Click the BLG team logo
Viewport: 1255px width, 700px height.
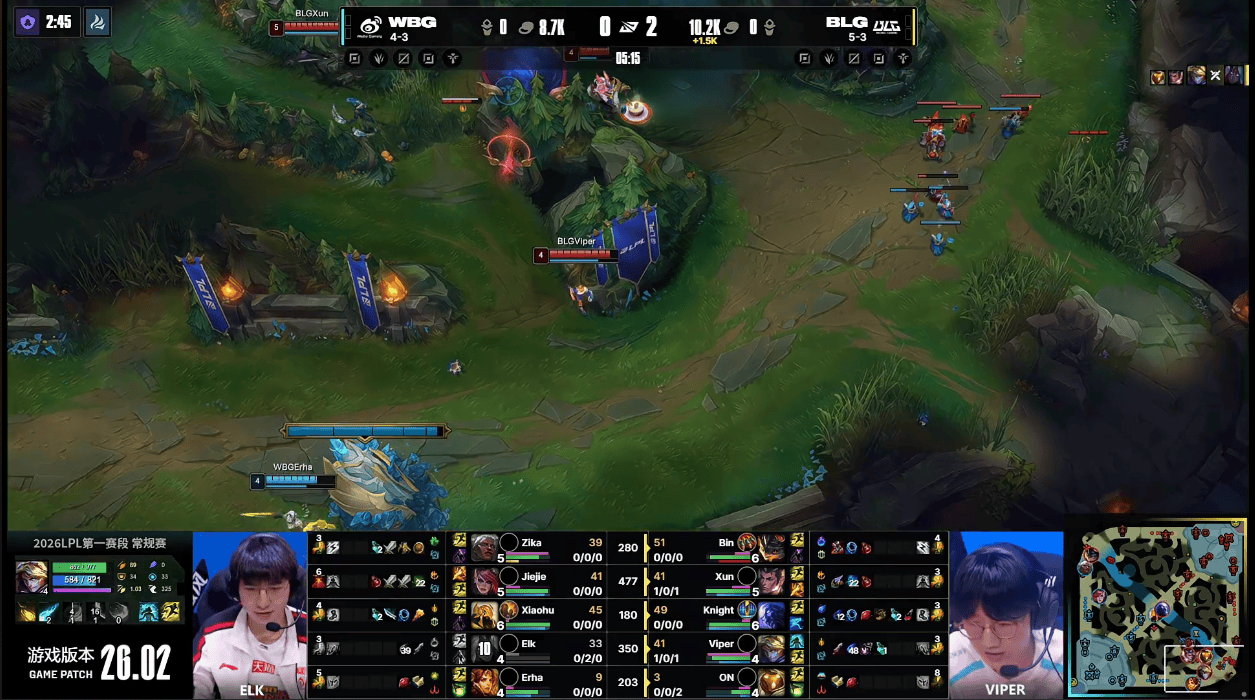tap(885, 27)
